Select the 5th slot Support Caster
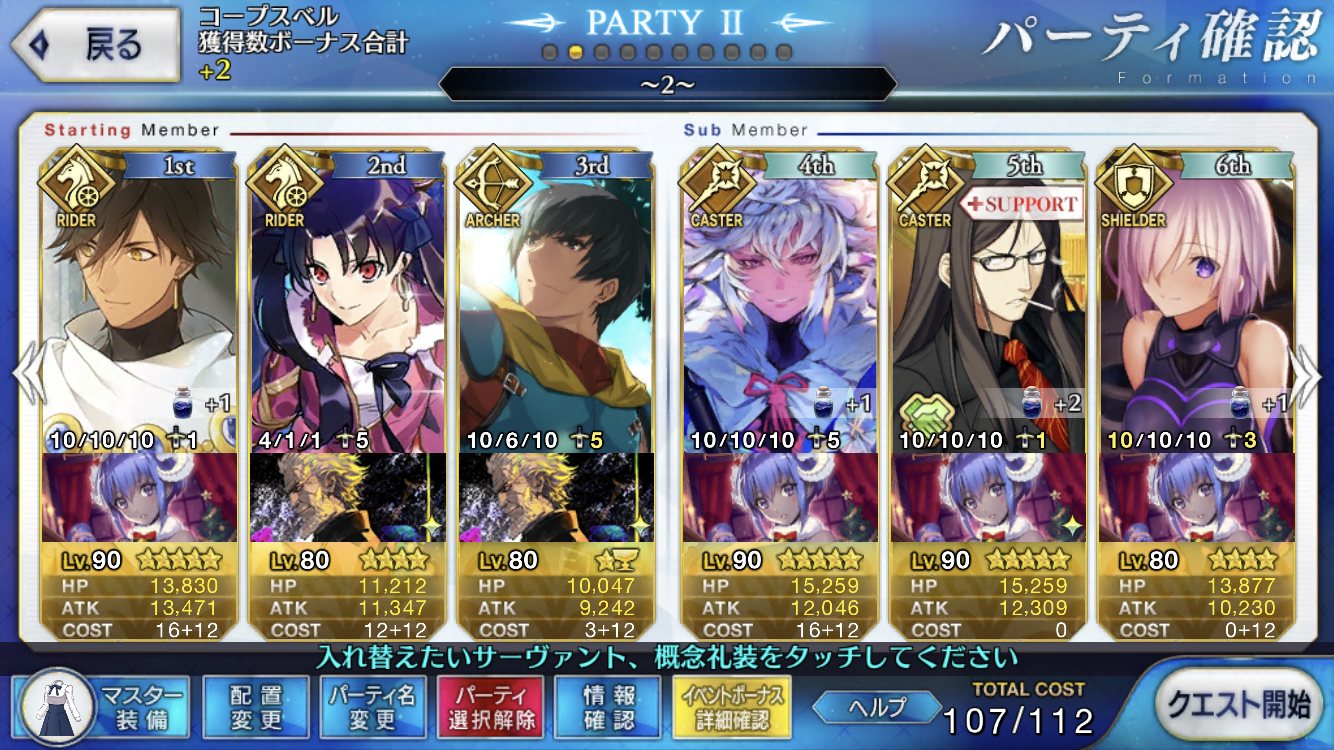The image size is (1334, 750). click(x=989, y=300)
